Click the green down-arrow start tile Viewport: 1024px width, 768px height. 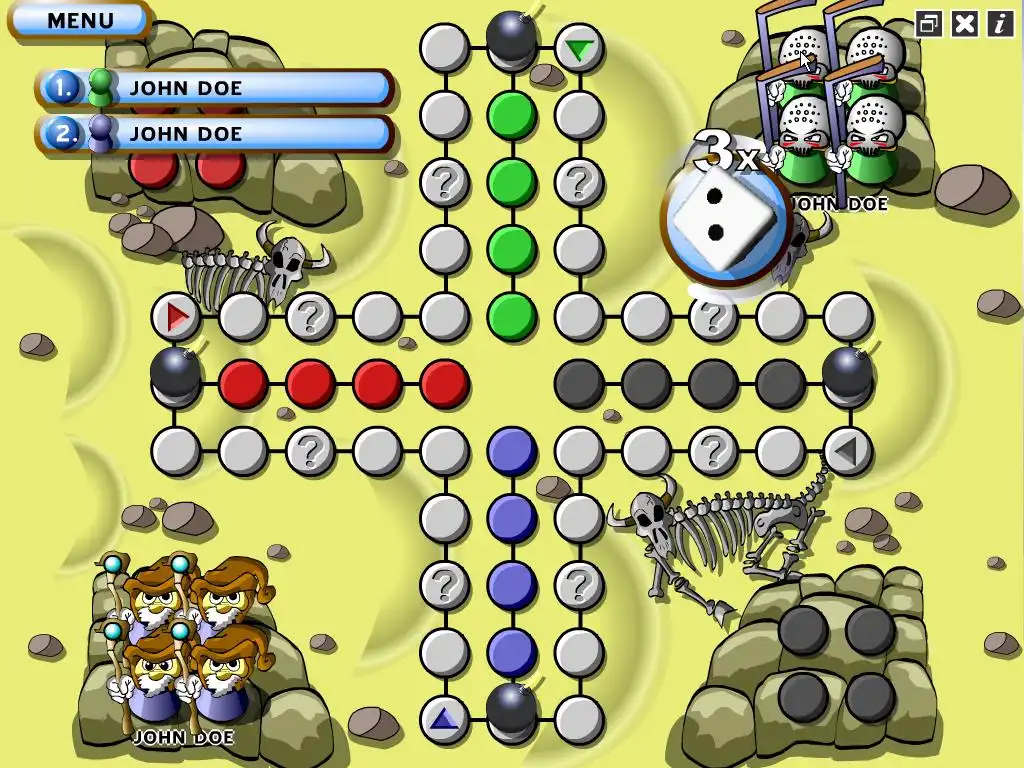pyautogui.click(x=578, y=48)
